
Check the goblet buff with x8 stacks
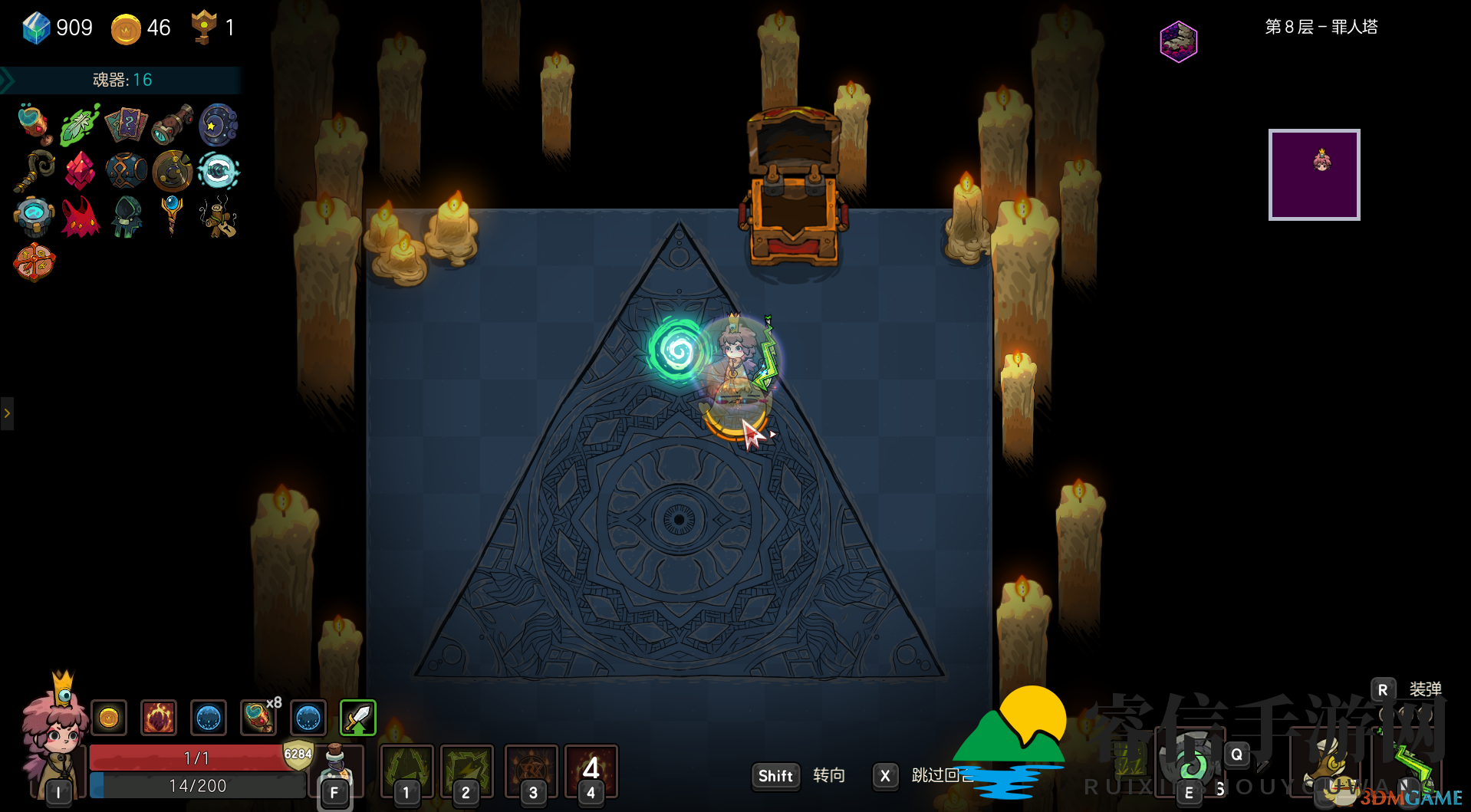[x=258, y=718]
